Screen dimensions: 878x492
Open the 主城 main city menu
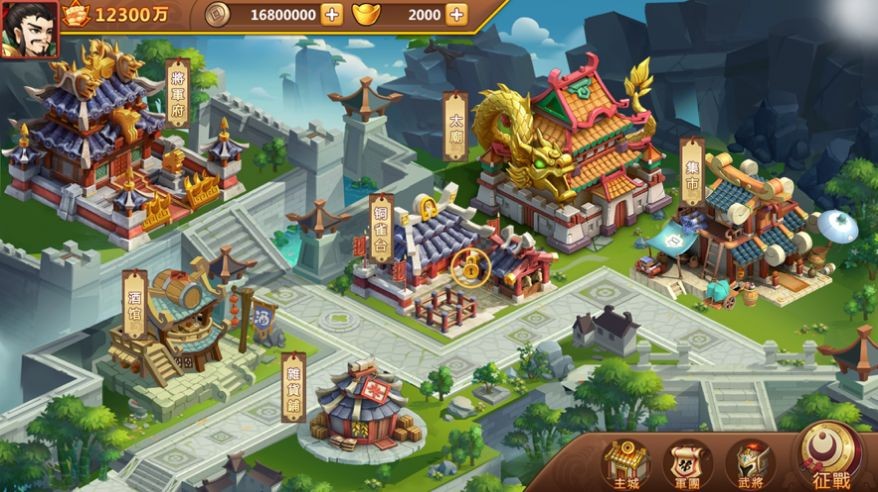pyautogui.click(x=625, y=462)
